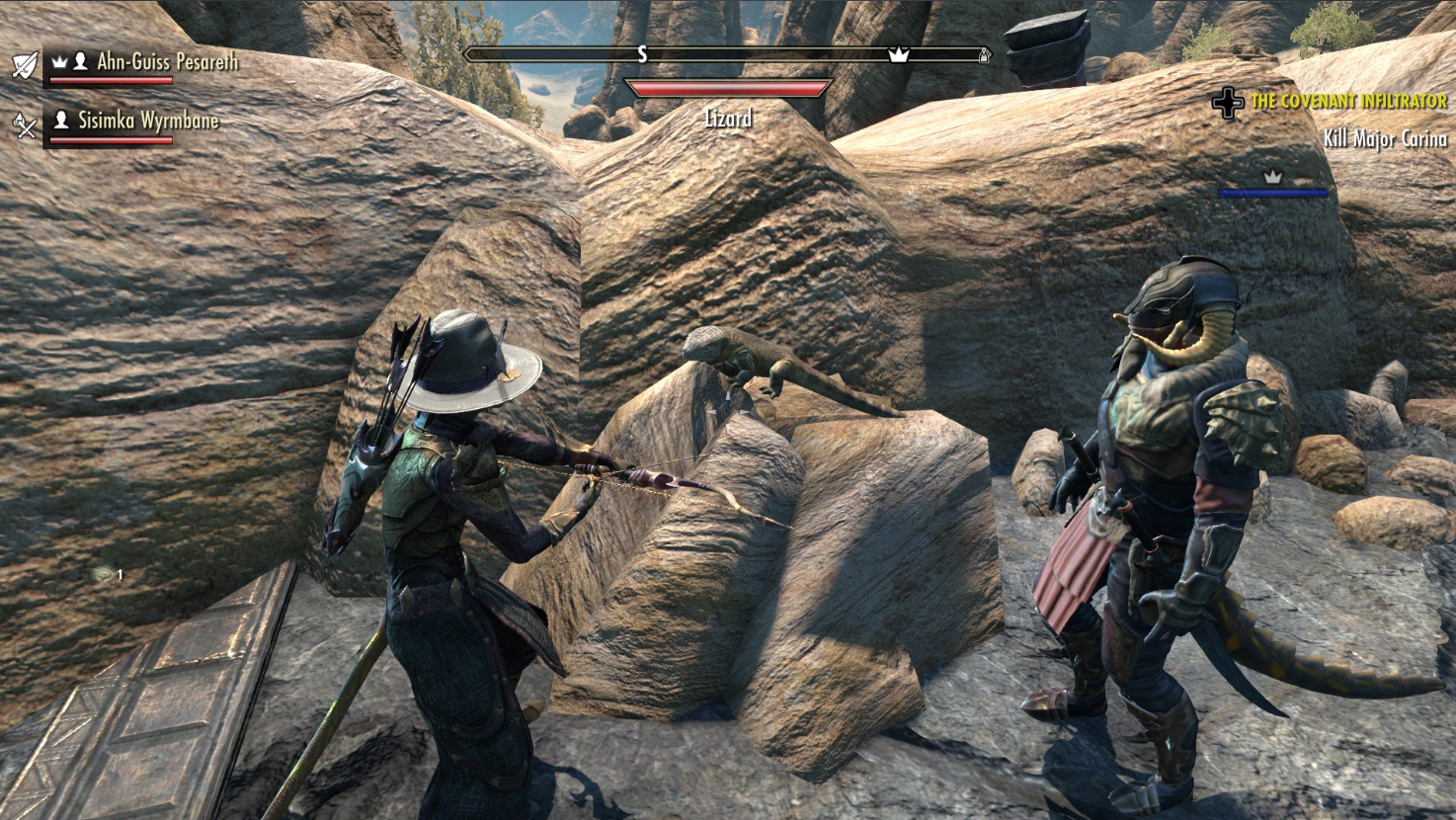This screenshot has width=1456, height=820.
Task: Select group member Sisimka Wyrmbane
Action: pyautogui.click(x=148, y=122)
